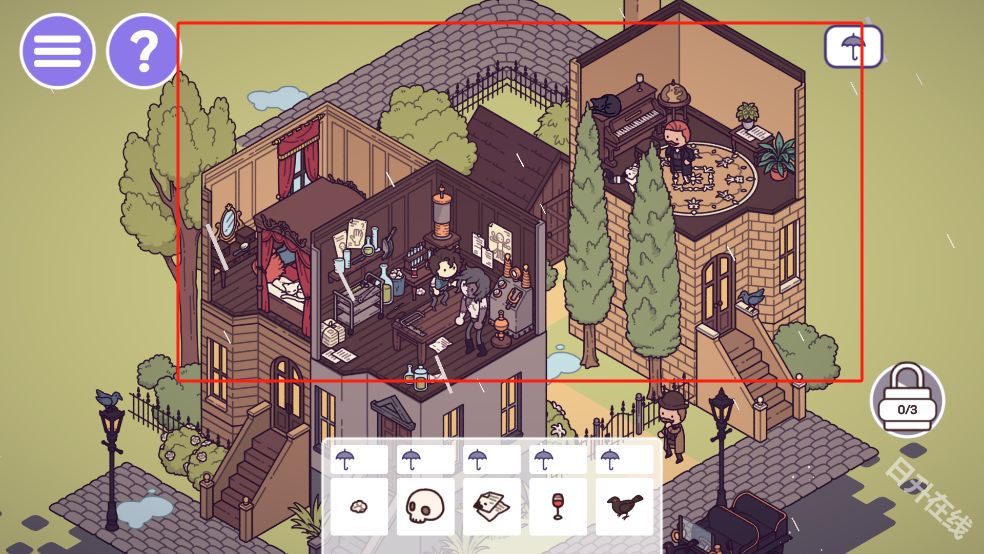Open the question mark help button
This screenshot has width=984, height=554.
click(x=143, y=51)
